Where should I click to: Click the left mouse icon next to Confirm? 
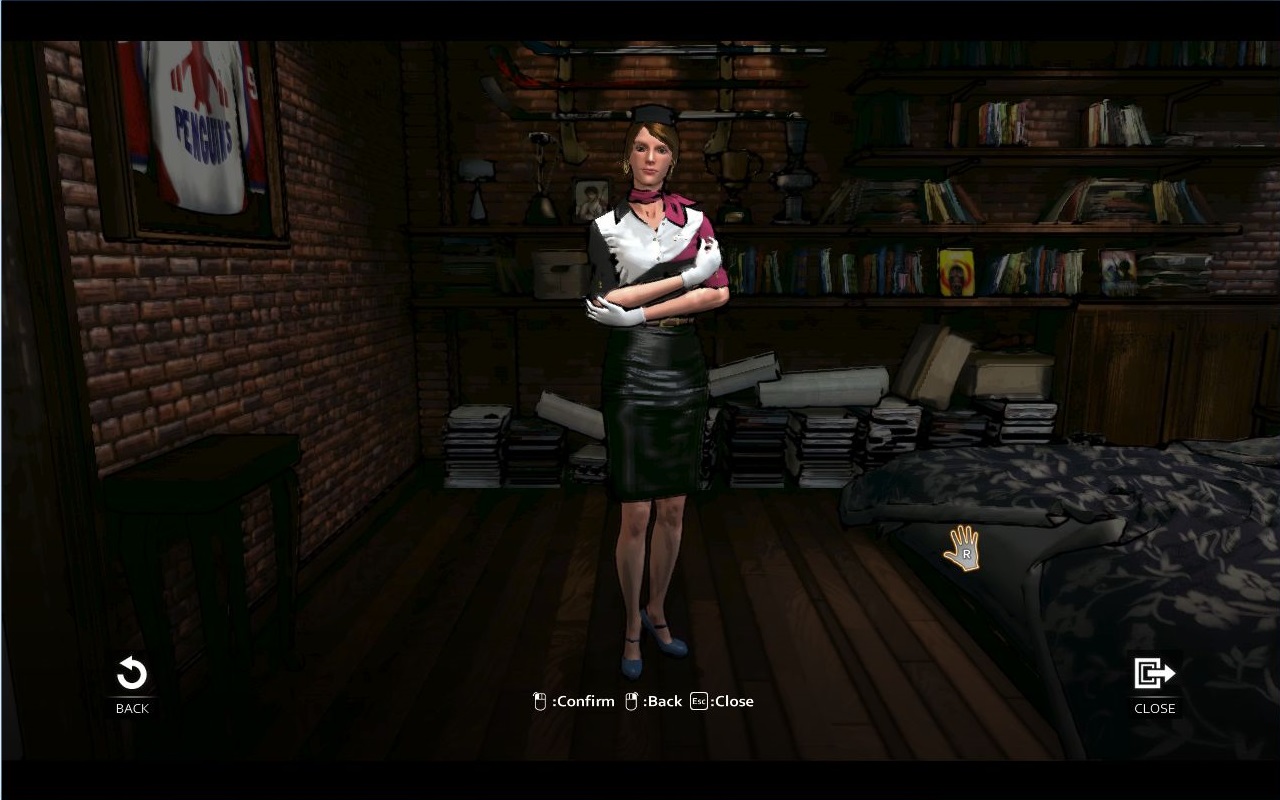(x=539, y=701)
